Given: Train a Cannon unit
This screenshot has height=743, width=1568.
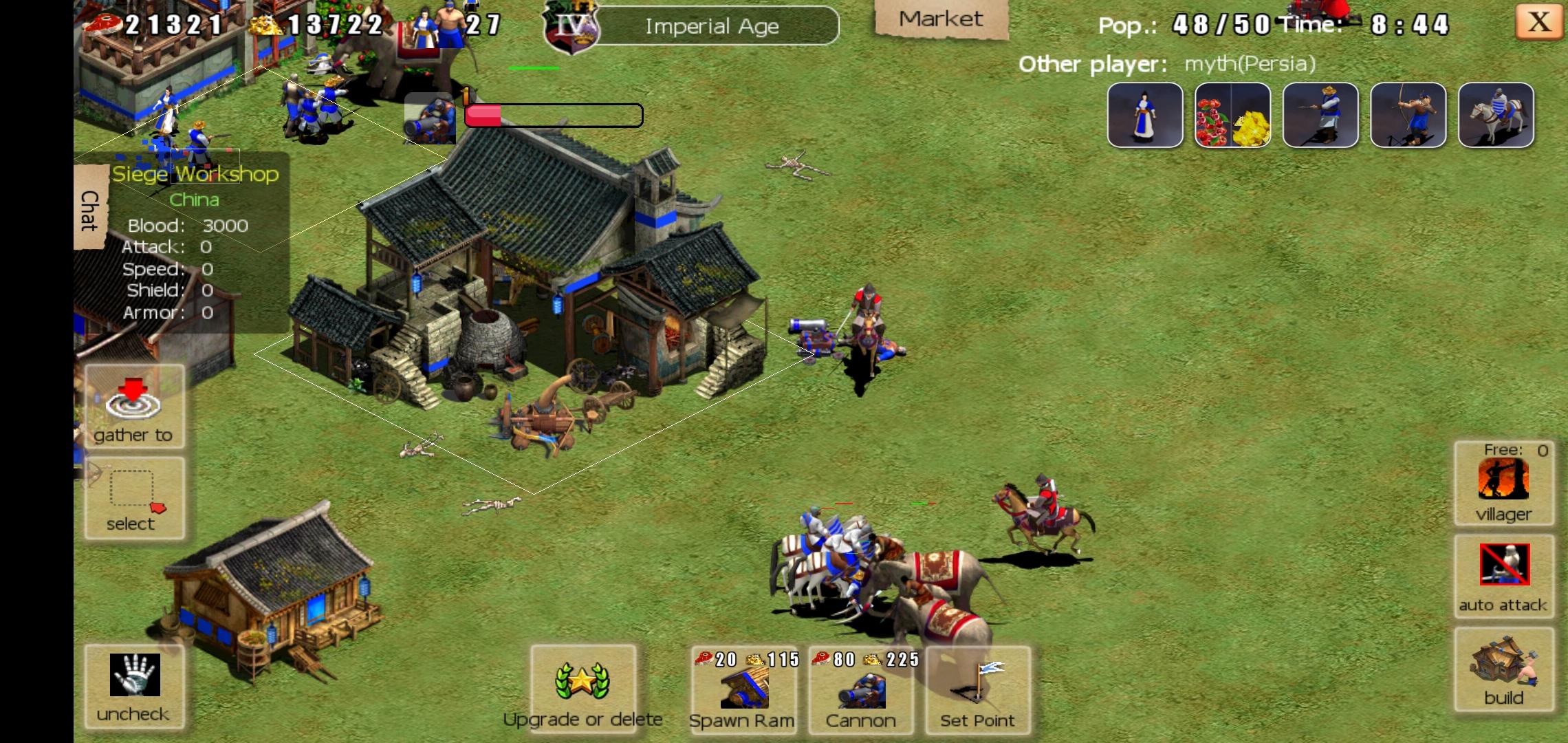Looking at the screenshot, I should point(861,689).
